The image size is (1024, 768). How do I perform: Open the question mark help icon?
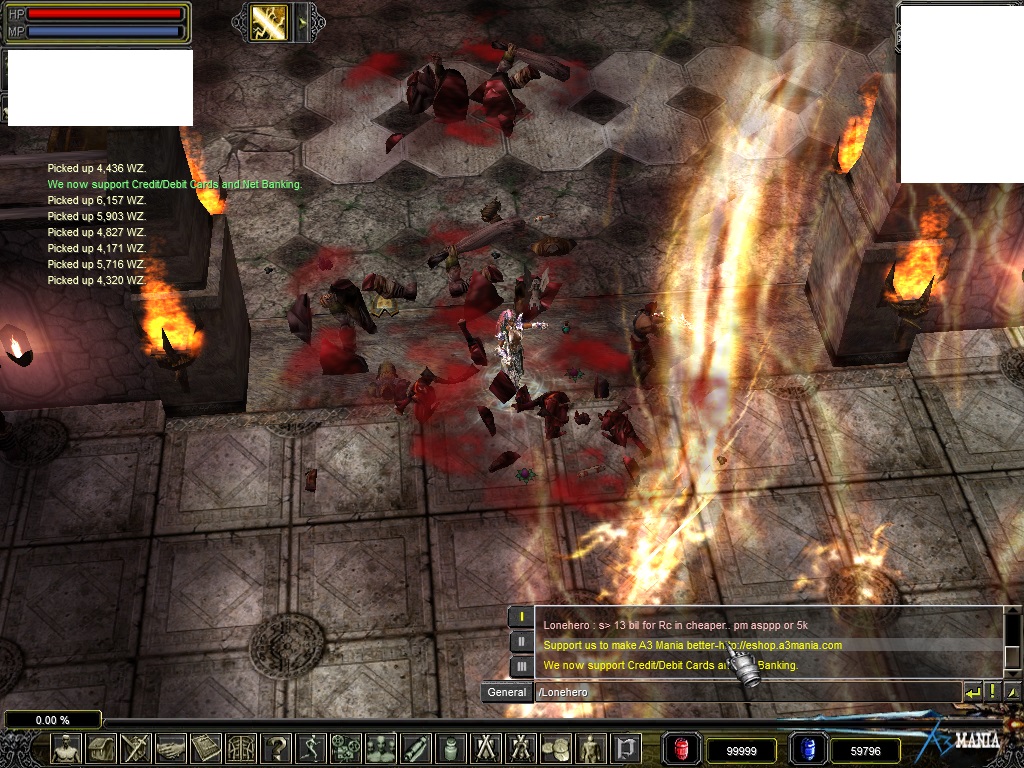point(276,748)
